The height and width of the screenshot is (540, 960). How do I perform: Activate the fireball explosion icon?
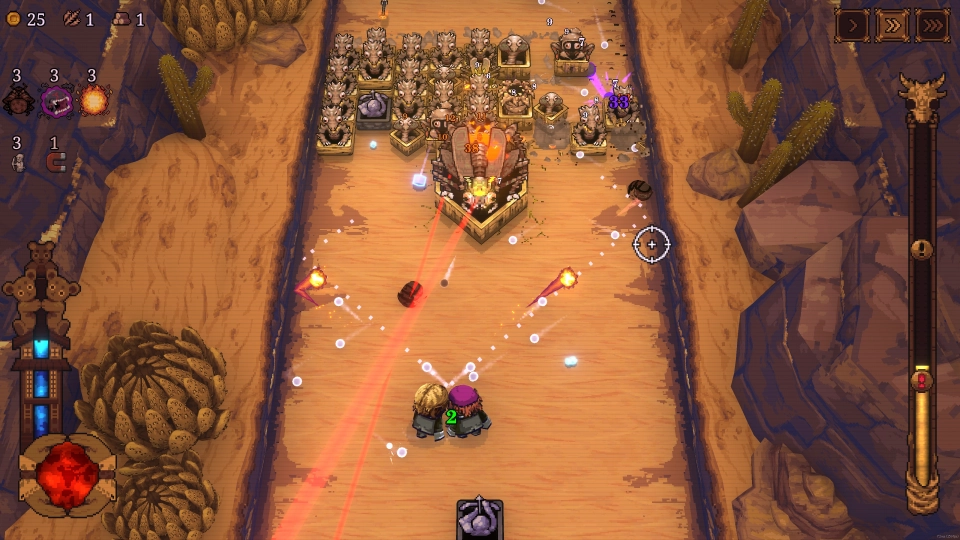pos(94,100)
